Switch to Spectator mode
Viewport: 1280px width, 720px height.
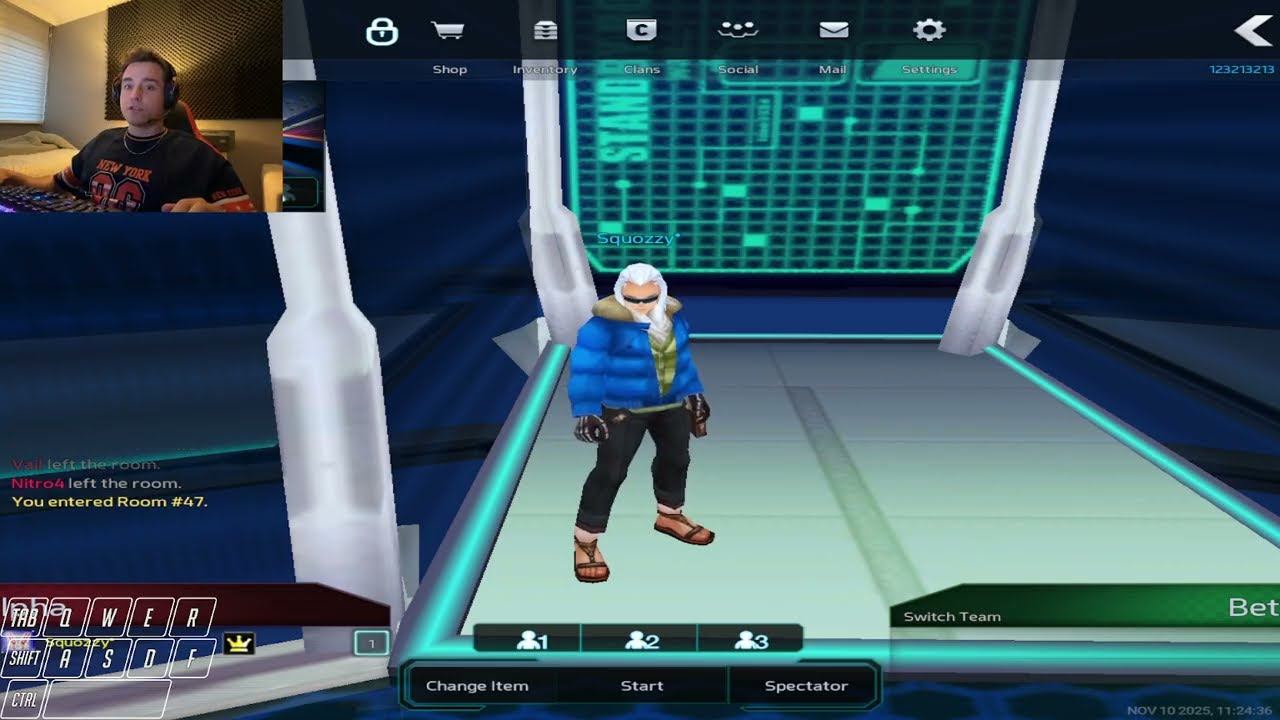806,686
